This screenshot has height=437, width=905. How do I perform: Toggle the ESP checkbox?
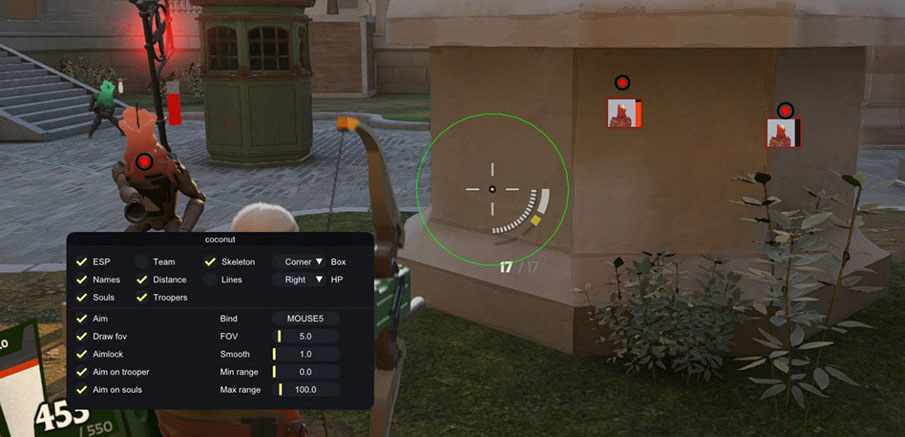(x=82, y=262)
